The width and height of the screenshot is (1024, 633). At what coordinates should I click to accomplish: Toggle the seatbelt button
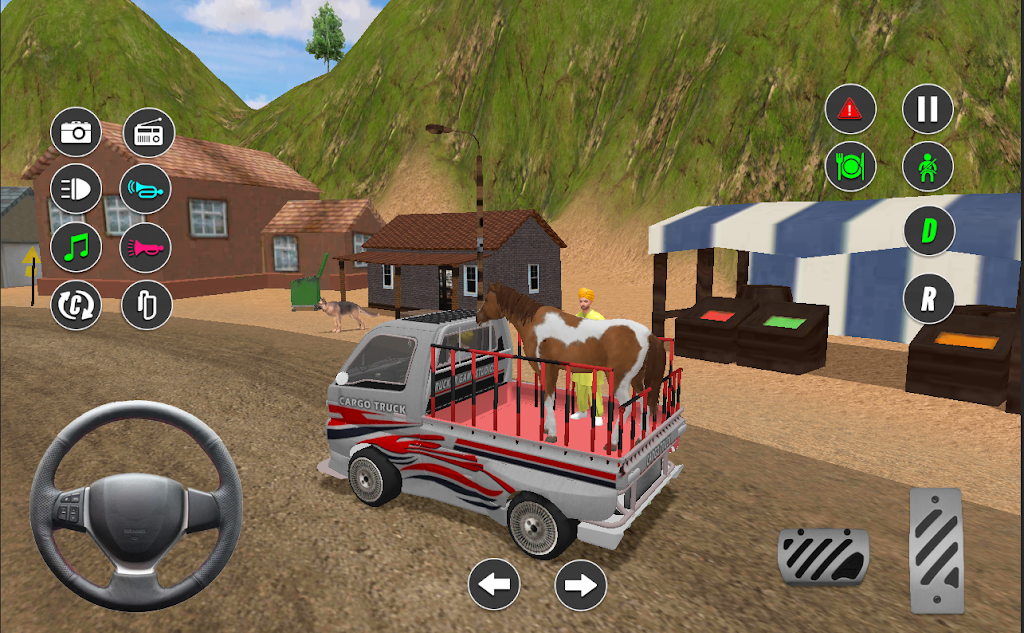(x=928, y=165)
